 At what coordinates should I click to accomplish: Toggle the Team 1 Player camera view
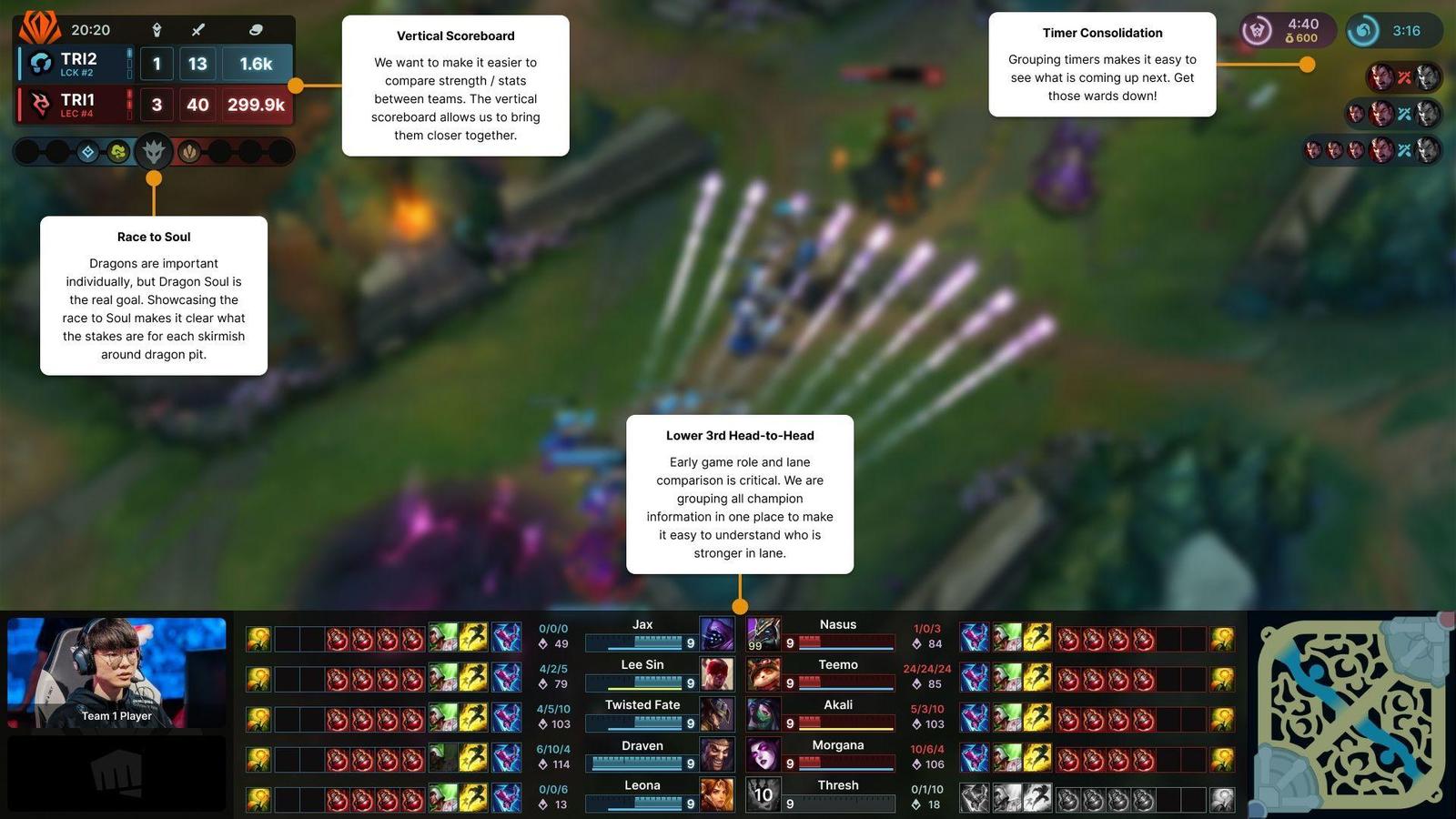(116, 672)
